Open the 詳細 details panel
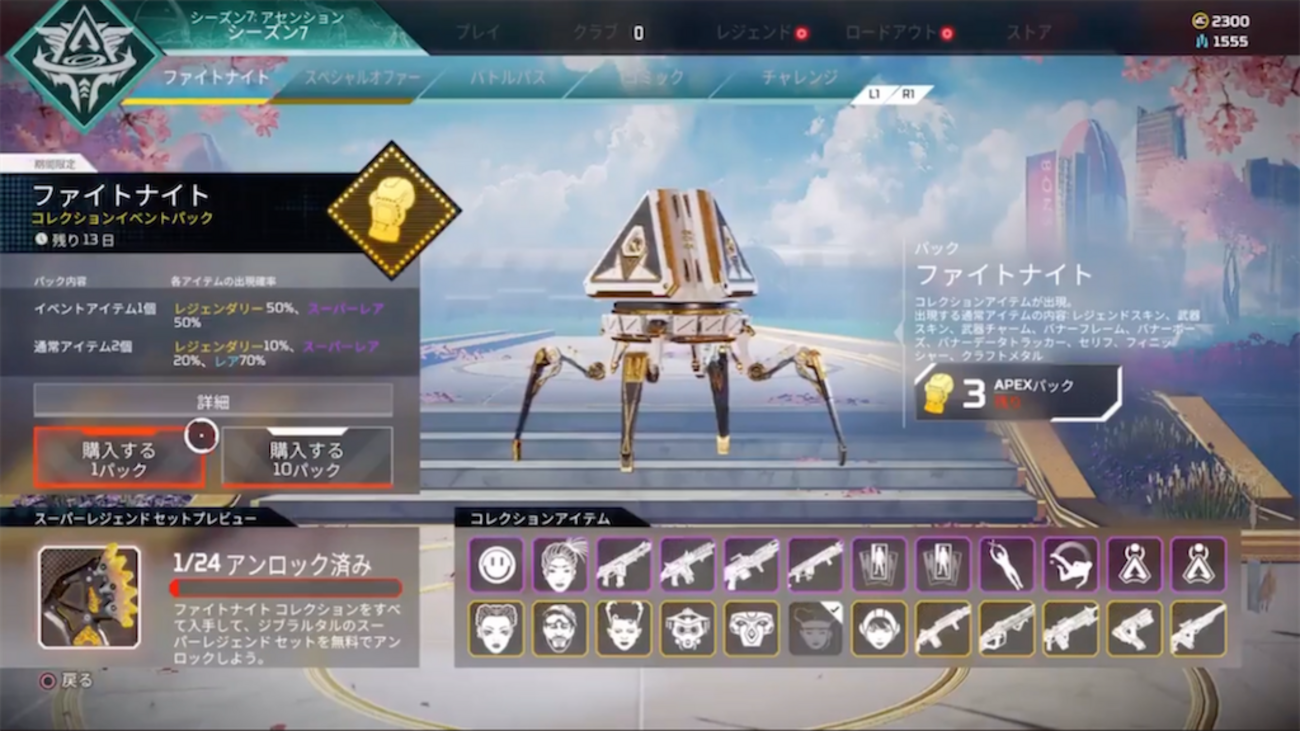The width and height of the screenshot is (1300, 731). pyautogui.click(x=211, y=400)
